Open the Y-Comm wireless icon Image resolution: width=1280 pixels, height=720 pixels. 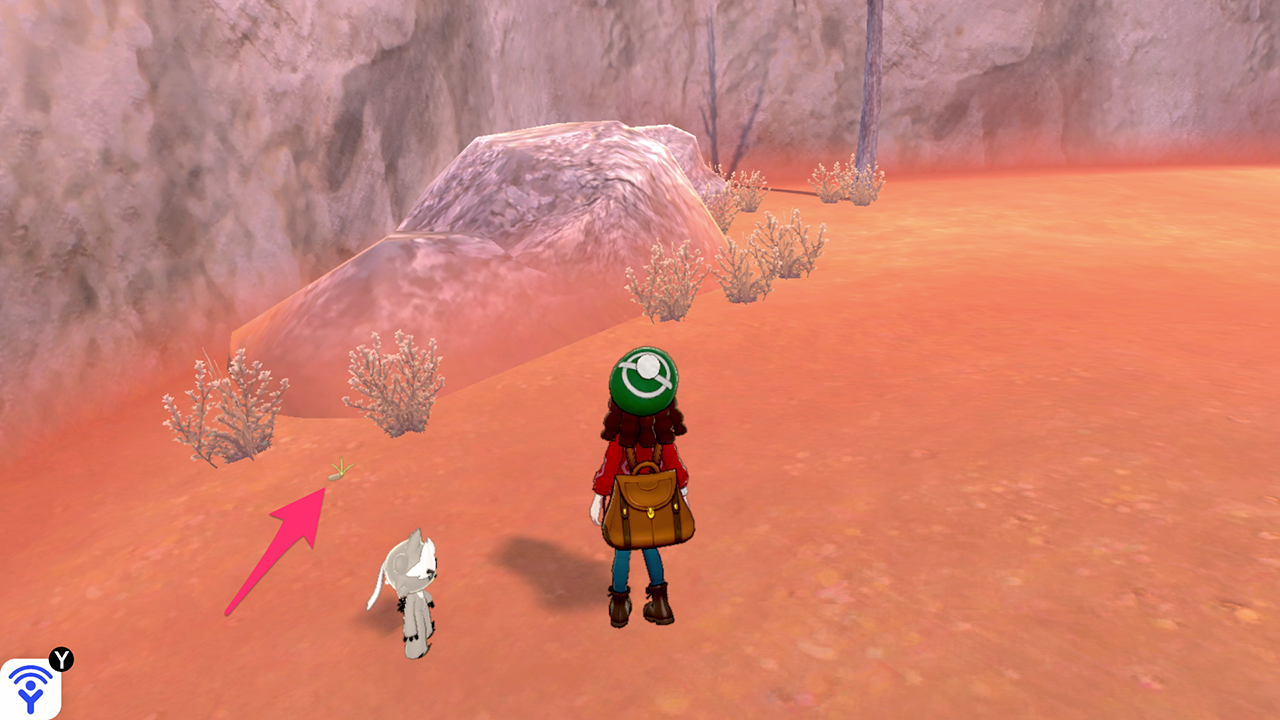(30, 688)
